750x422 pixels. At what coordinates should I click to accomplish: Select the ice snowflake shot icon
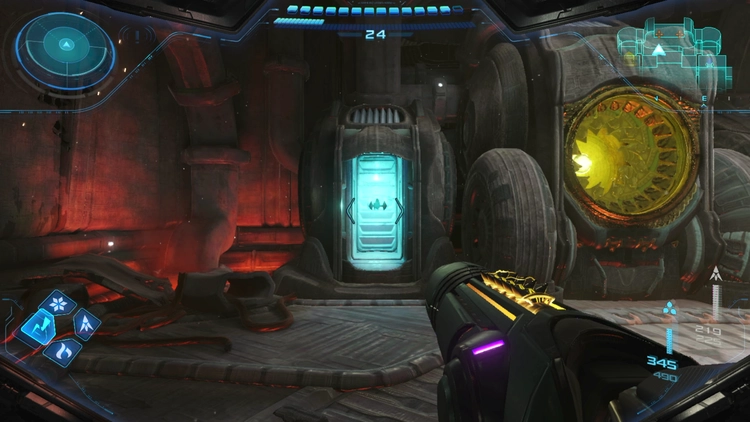coord(60,303)
